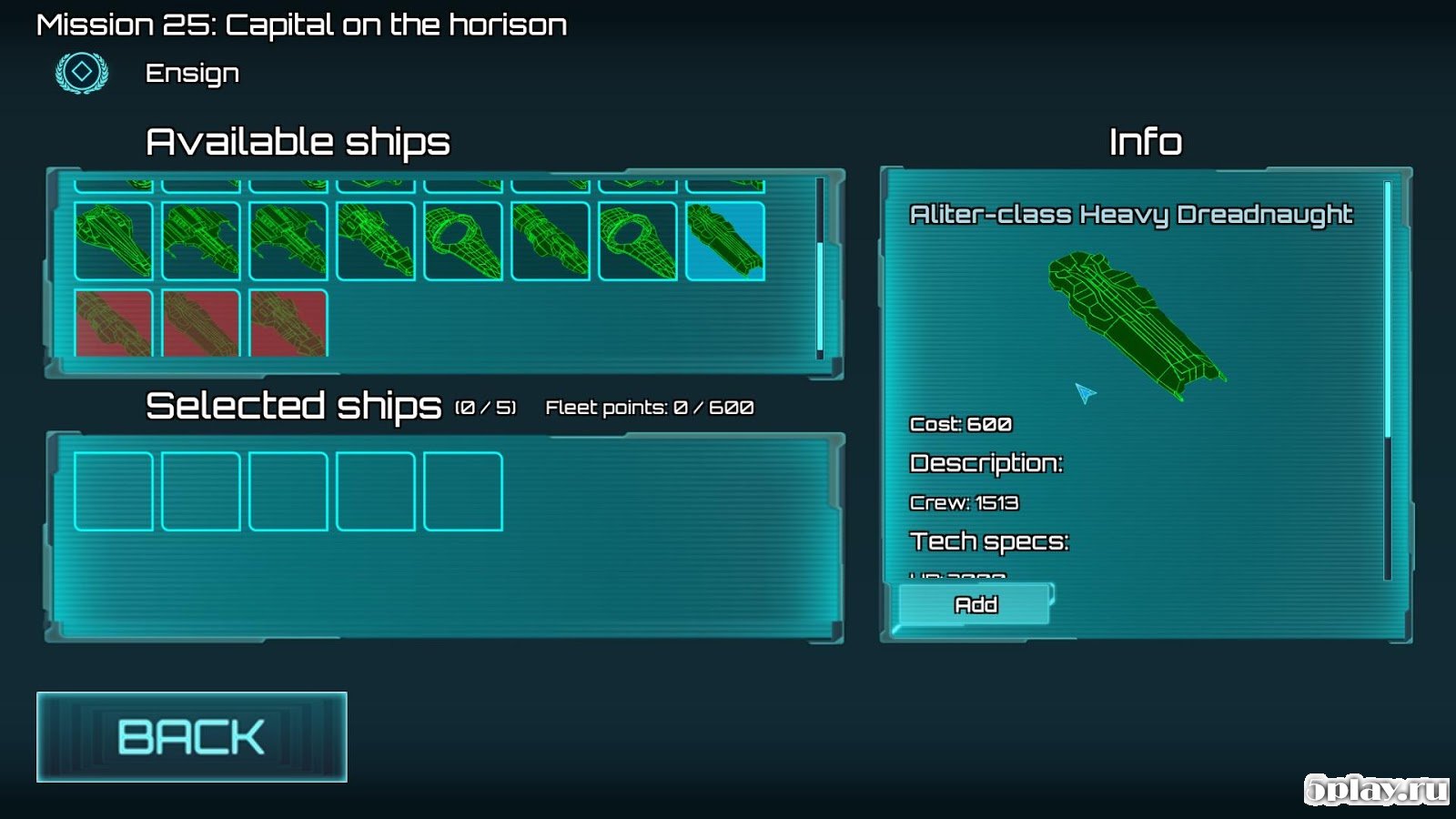
Task: Click the Available ships list scrollbar
Action: pyautogui.click(x=820, y=296)
